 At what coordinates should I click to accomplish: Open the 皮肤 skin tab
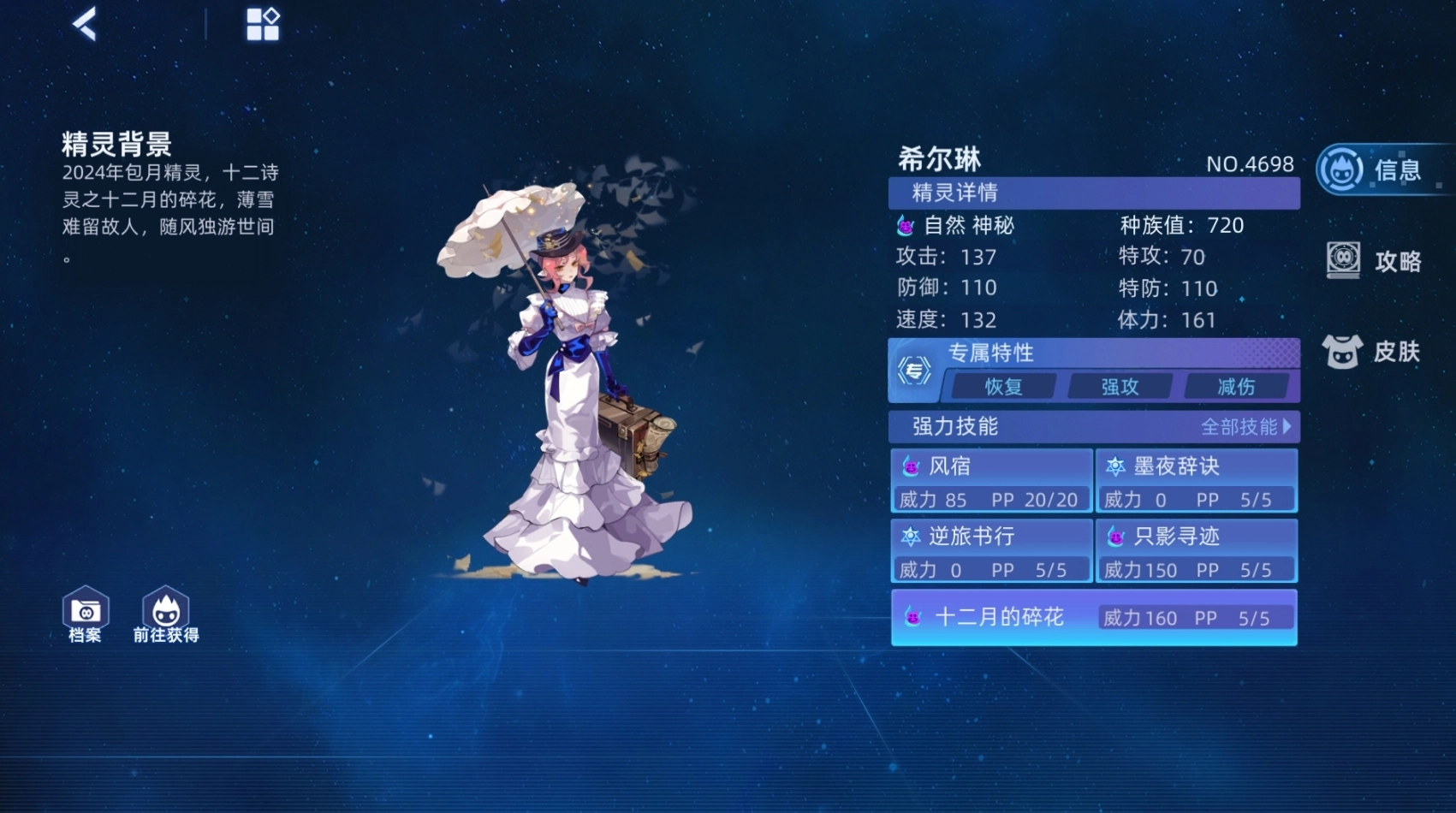[x=1372, y=351]
